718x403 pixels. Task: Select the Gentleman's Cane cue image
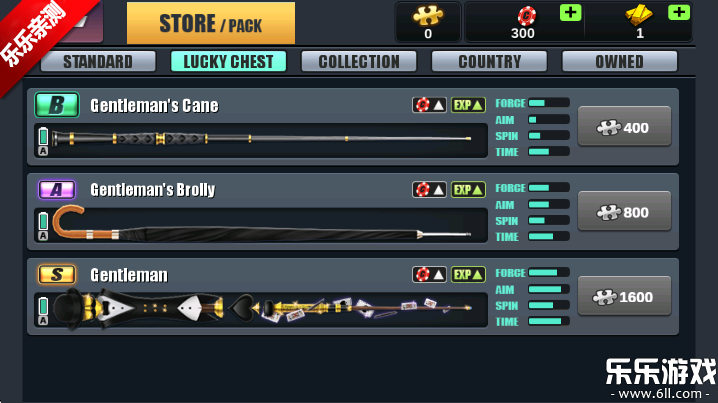[x=262, y=138]
